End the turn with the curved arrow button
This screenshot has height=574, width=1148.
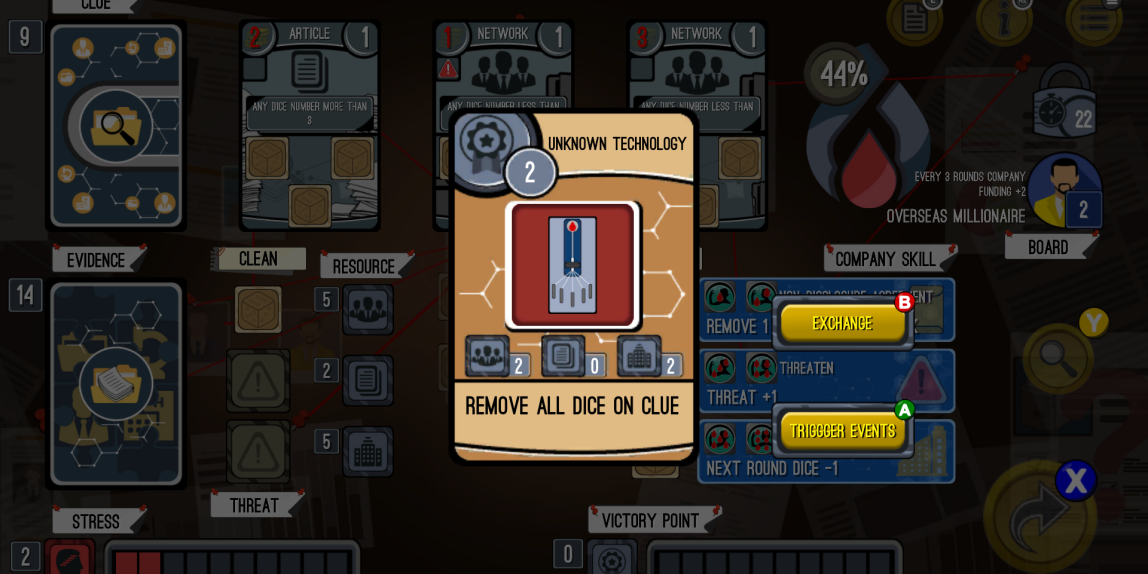[x=1040, y=517]
